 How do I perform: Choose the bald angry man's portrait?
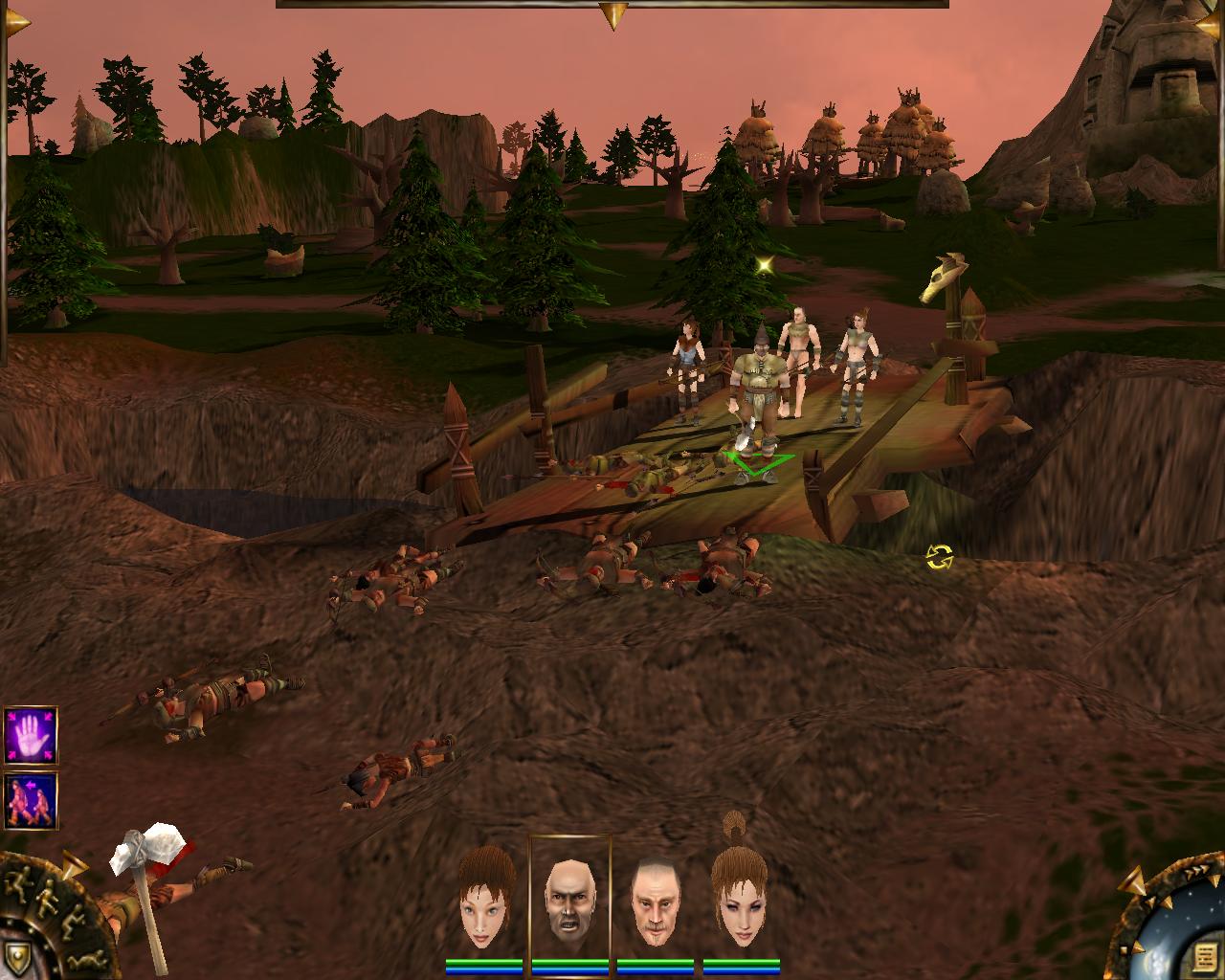(x=569, y=900)
